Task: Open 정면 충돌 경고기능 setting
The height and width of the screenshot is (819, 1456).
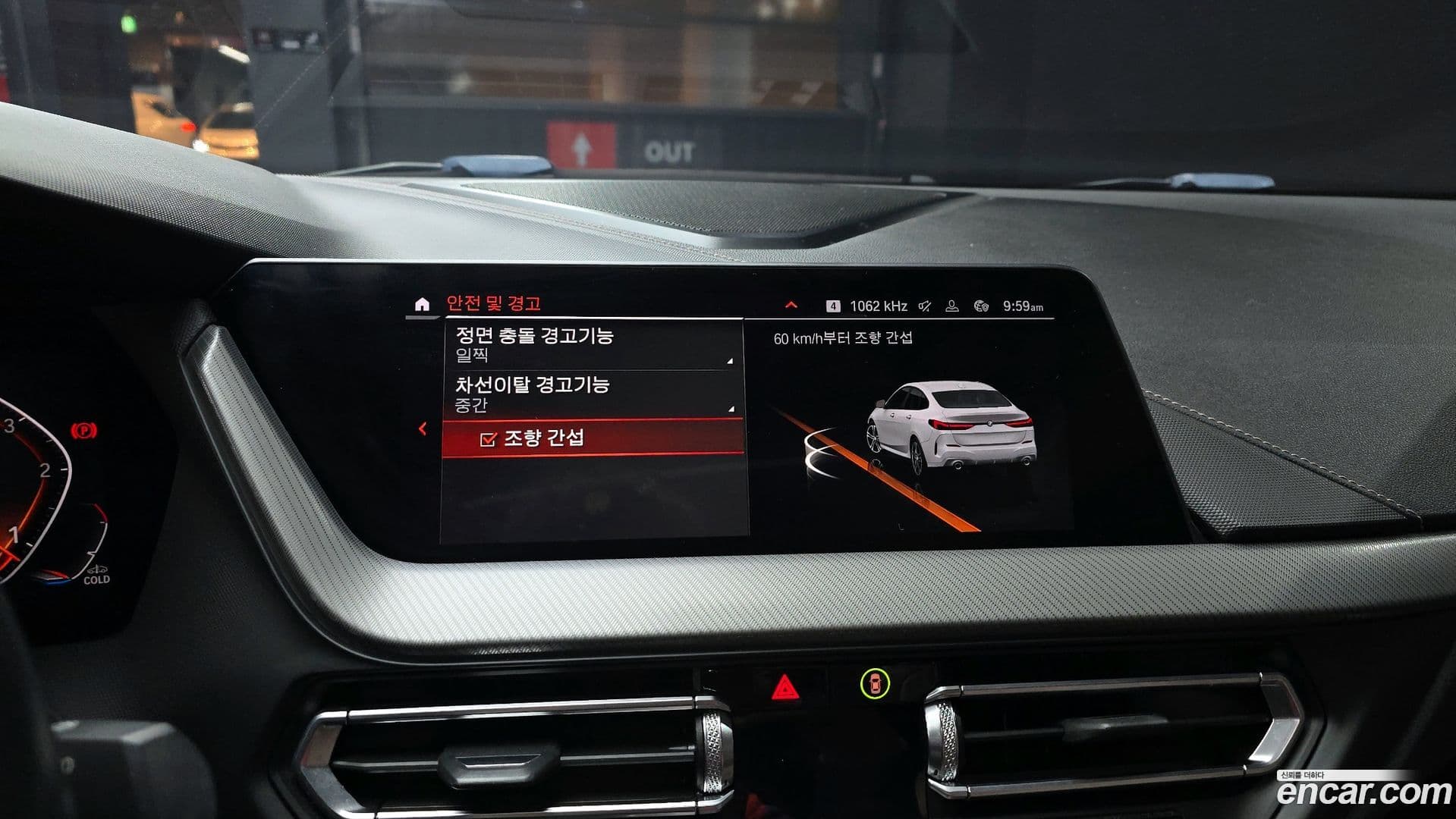Action: [592, 345]
